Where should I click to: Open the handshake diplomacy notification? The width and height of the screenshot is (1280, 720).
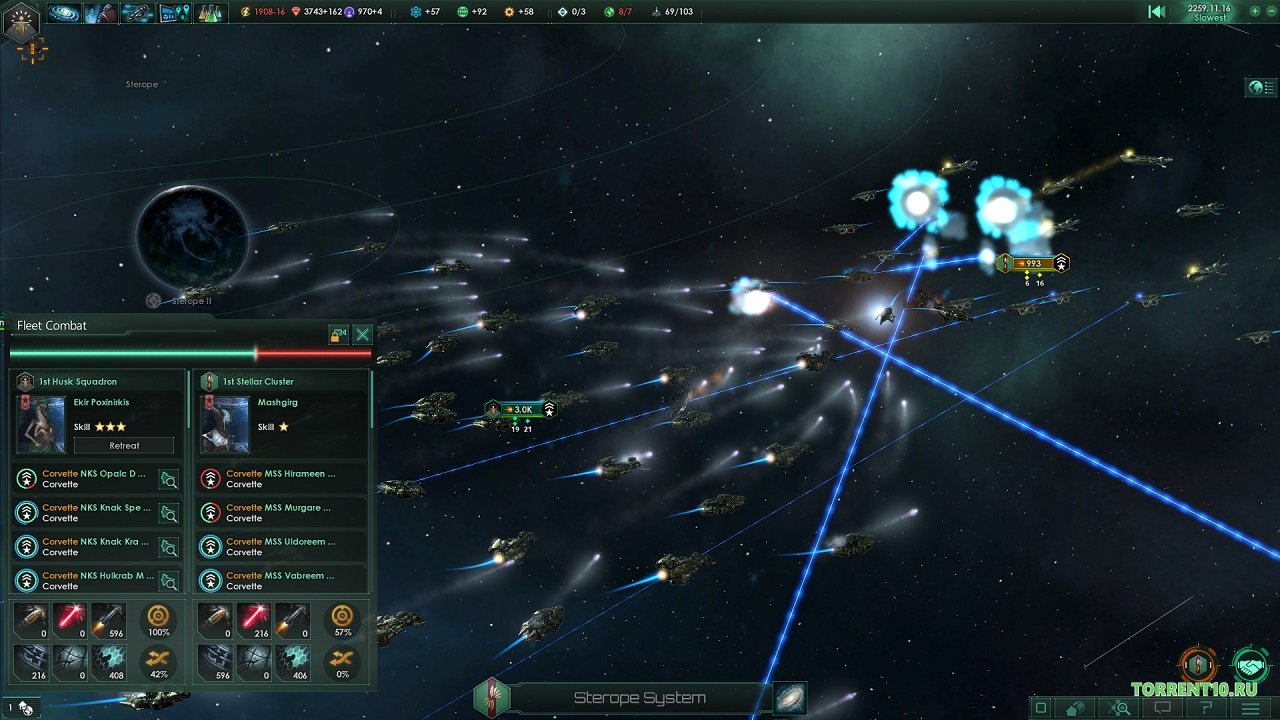coord(1250,665)
